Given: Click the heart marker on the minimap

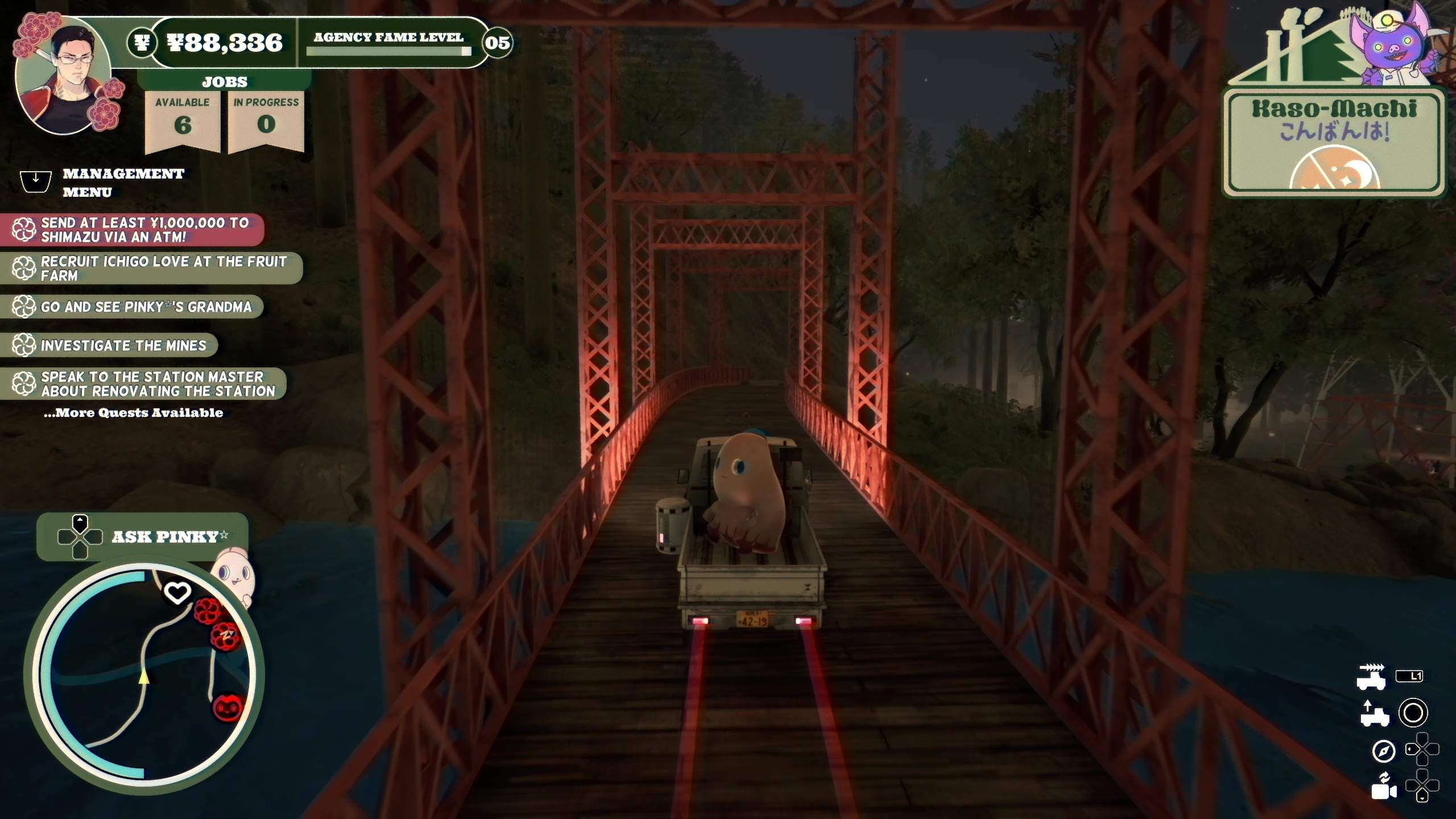Looking at the screenshot, I should point(178,591).
